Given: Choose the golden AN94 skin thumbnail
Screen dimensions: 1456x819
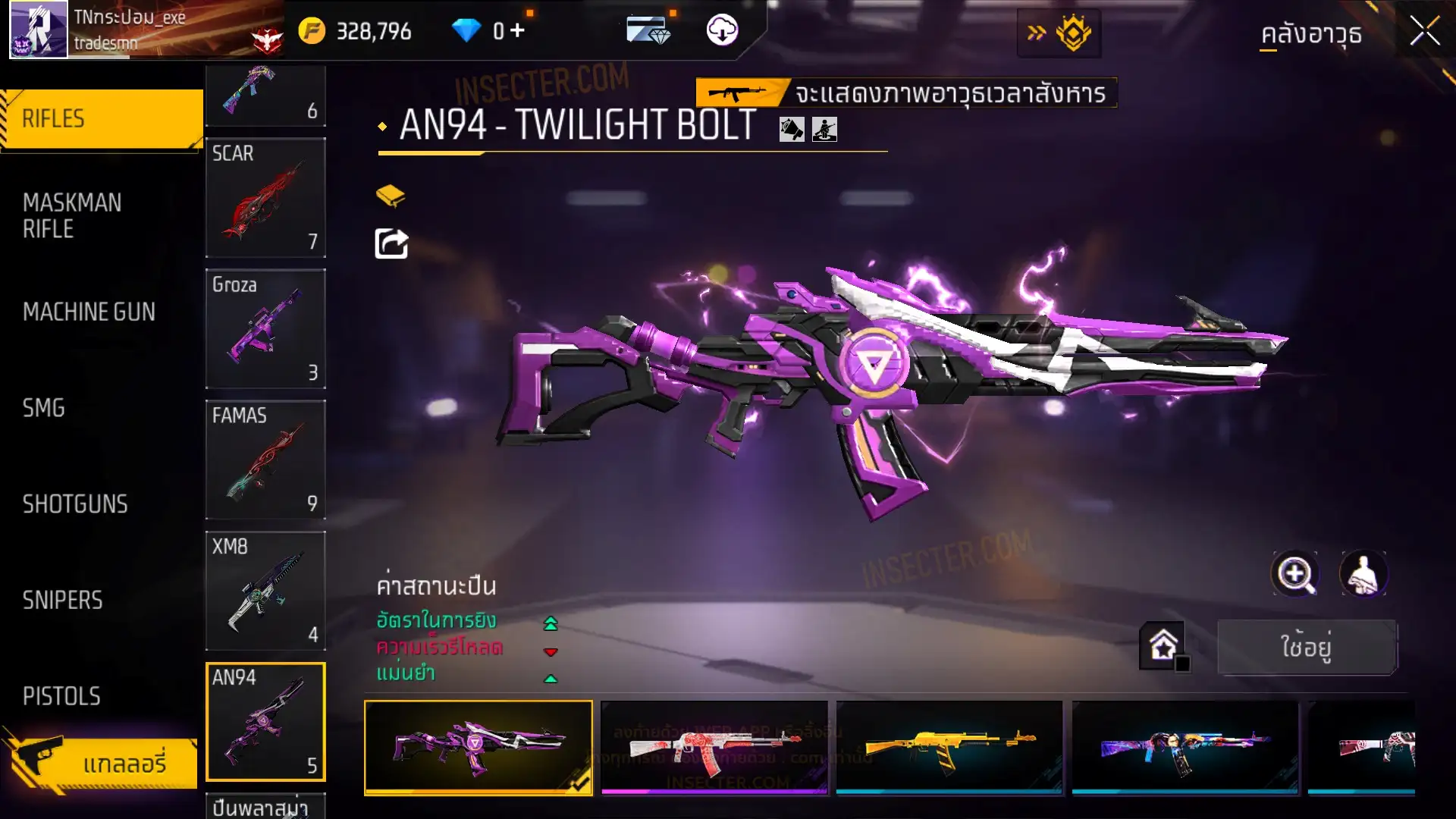Looking at the screenshot, I should click(x=949, y=747).
